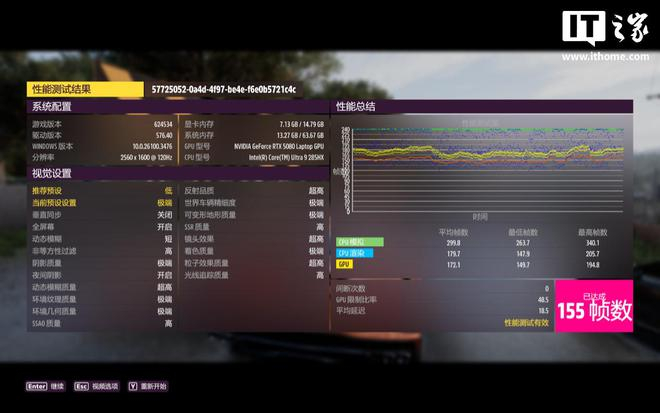Screen dimensions: 660x413
Task: Click the 继续 (Continue) option
Action: [46, 386]
